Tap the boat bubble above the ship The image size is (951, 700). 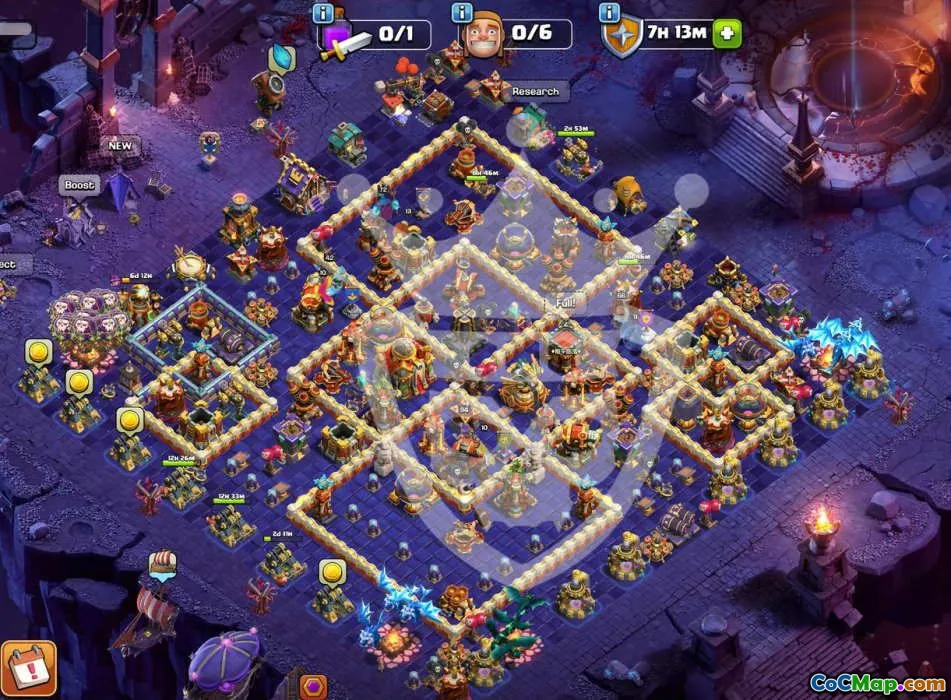tap(162, 563)
